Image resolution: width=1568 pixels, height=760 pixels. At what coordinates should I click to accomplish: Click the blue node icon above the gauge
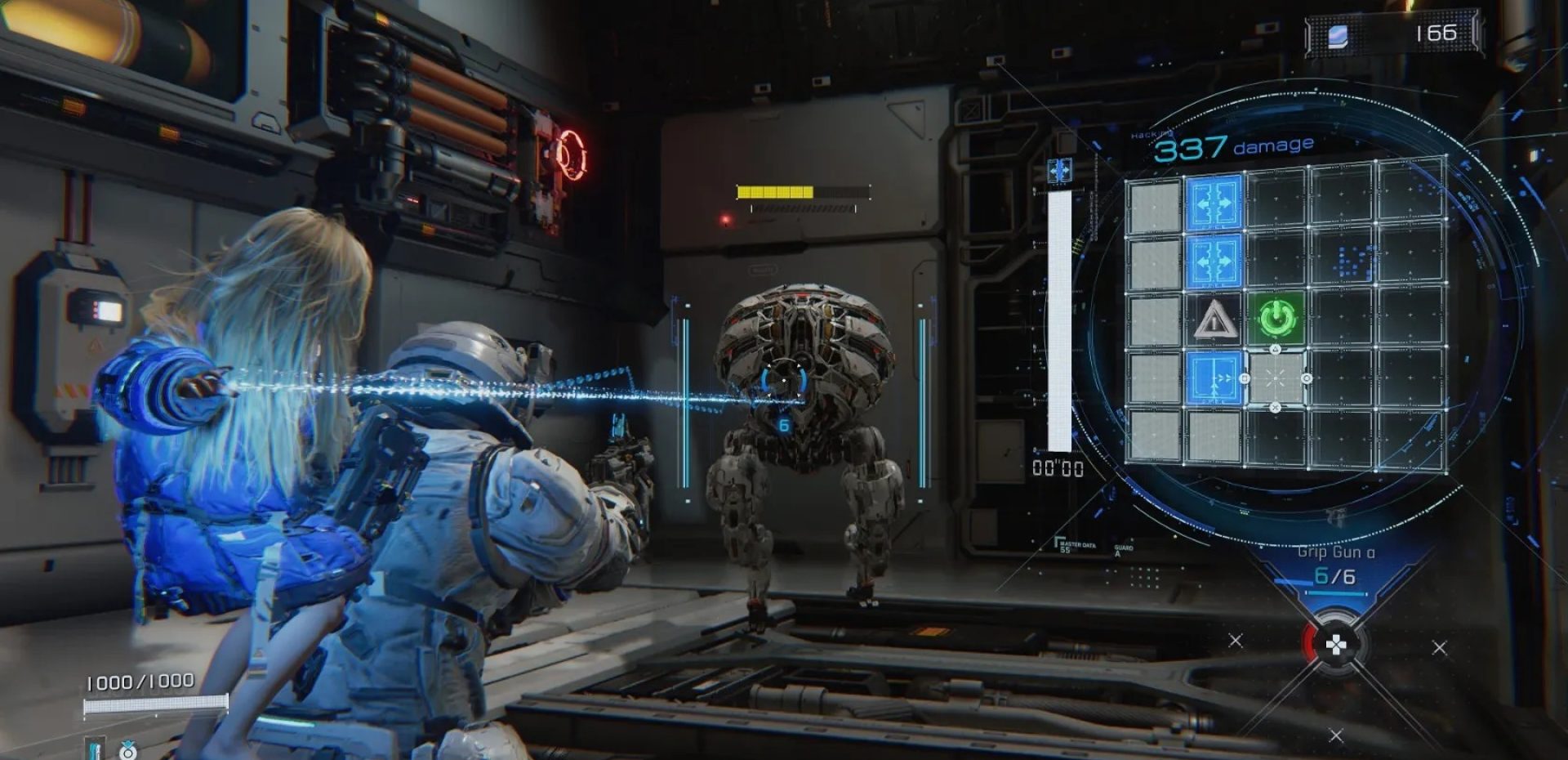coord(1059,171)
